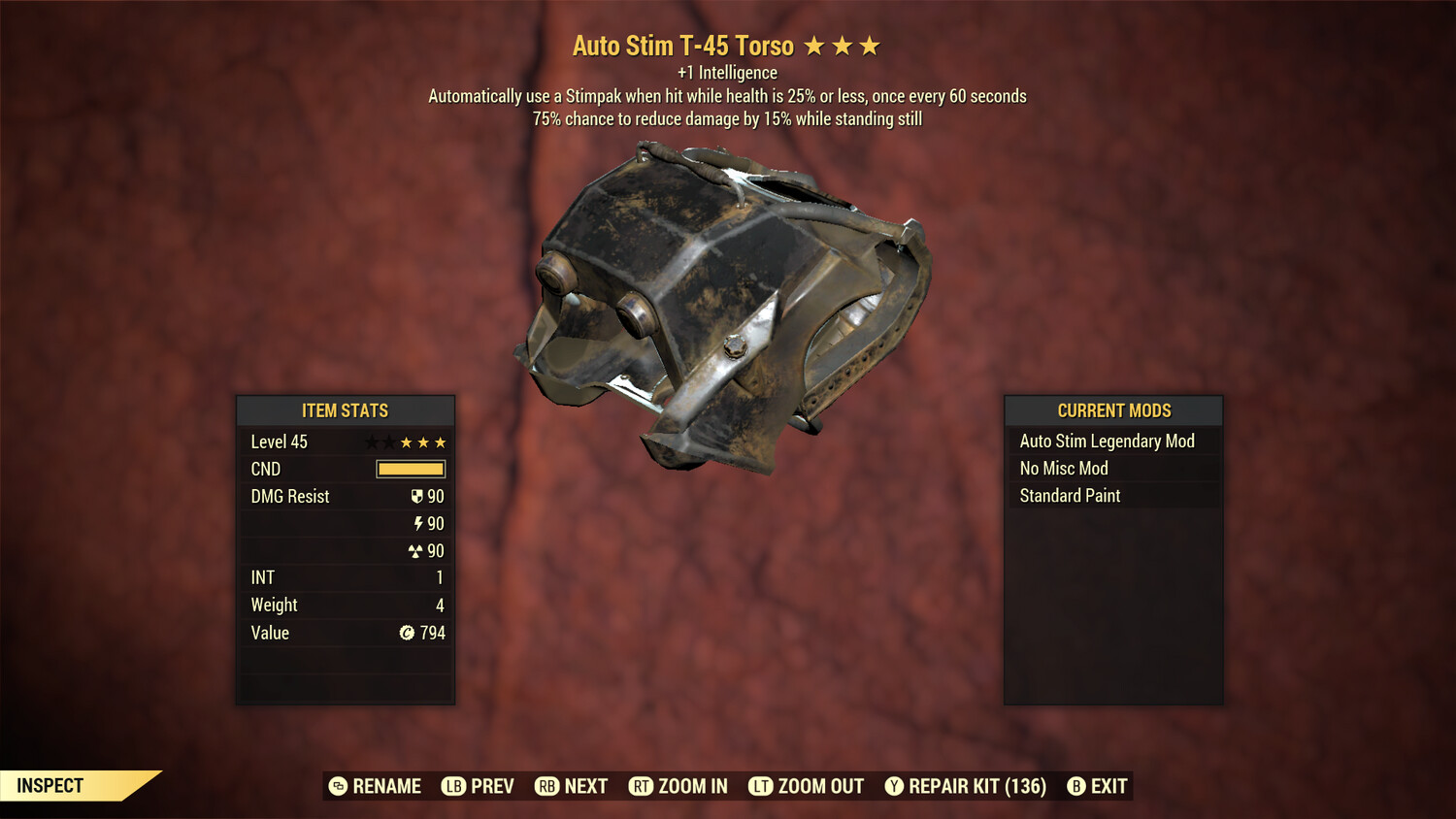Select the shield icon next to DMG Resist 90

click(x=417, y=496)
